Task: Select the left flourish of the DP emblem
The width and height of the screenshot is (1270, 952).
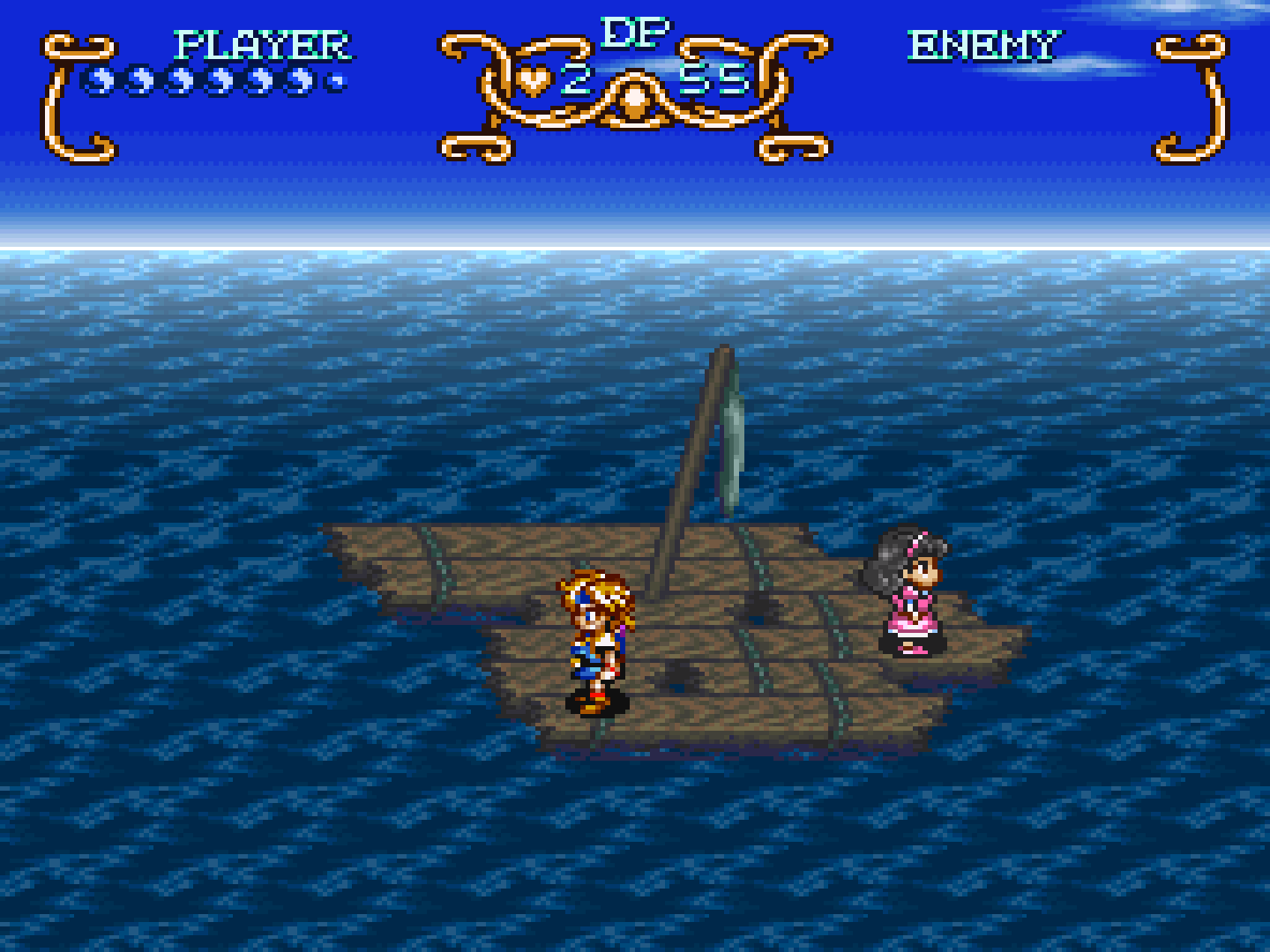Action: point(481,79)
